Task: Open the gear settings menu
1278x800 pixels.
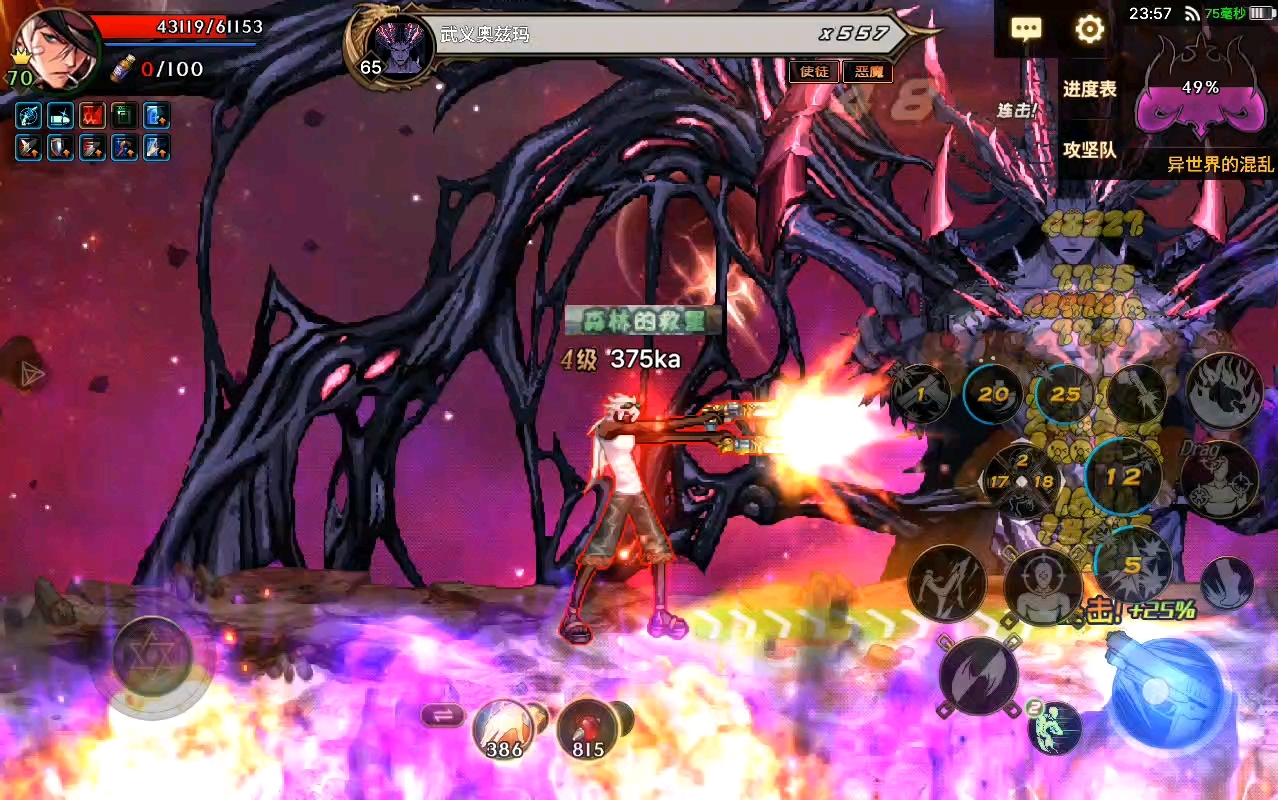Action: [x=1089, y=29]
